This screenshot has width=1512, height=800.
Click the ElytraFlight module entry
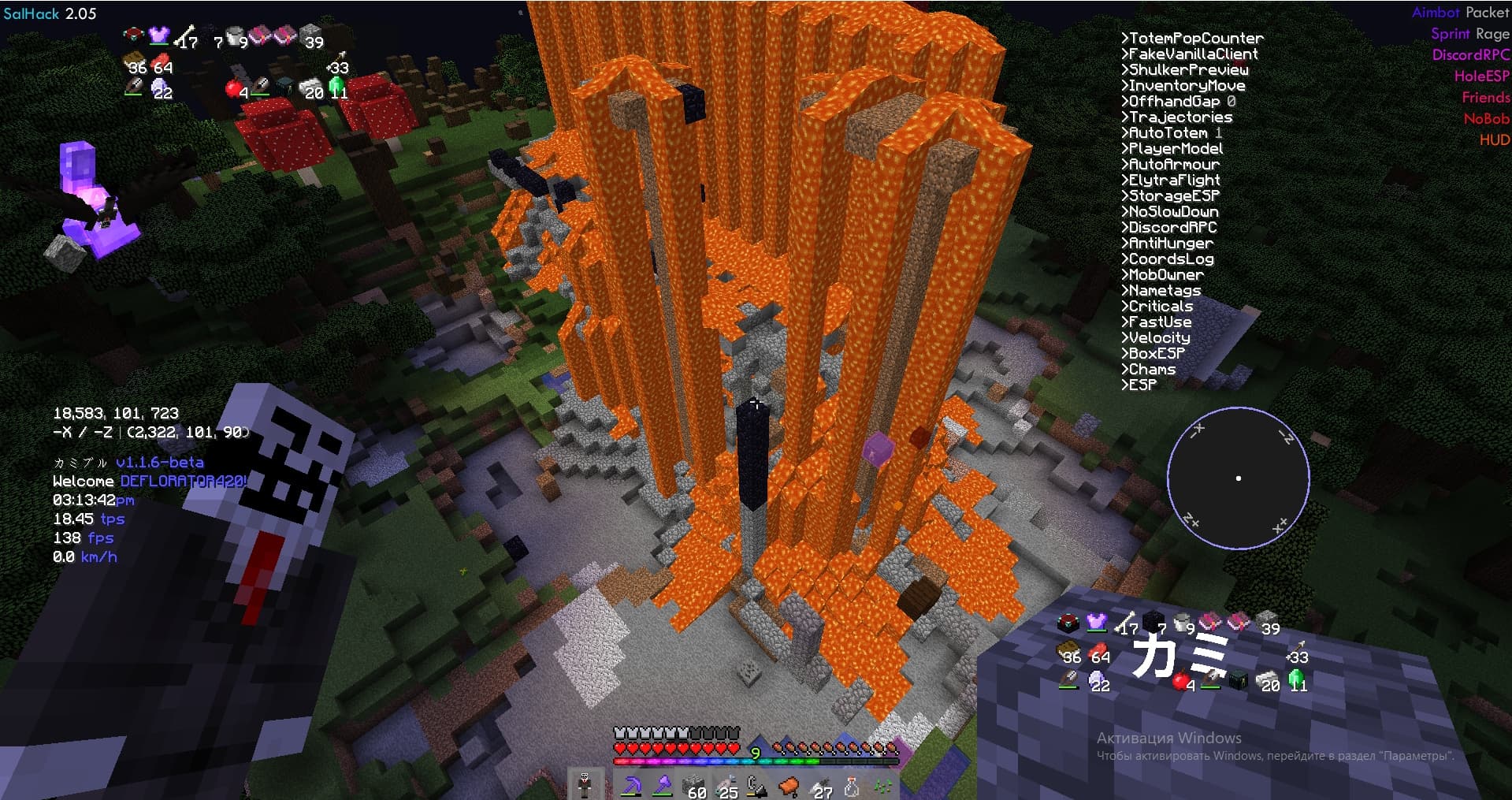click(1170, 180)
